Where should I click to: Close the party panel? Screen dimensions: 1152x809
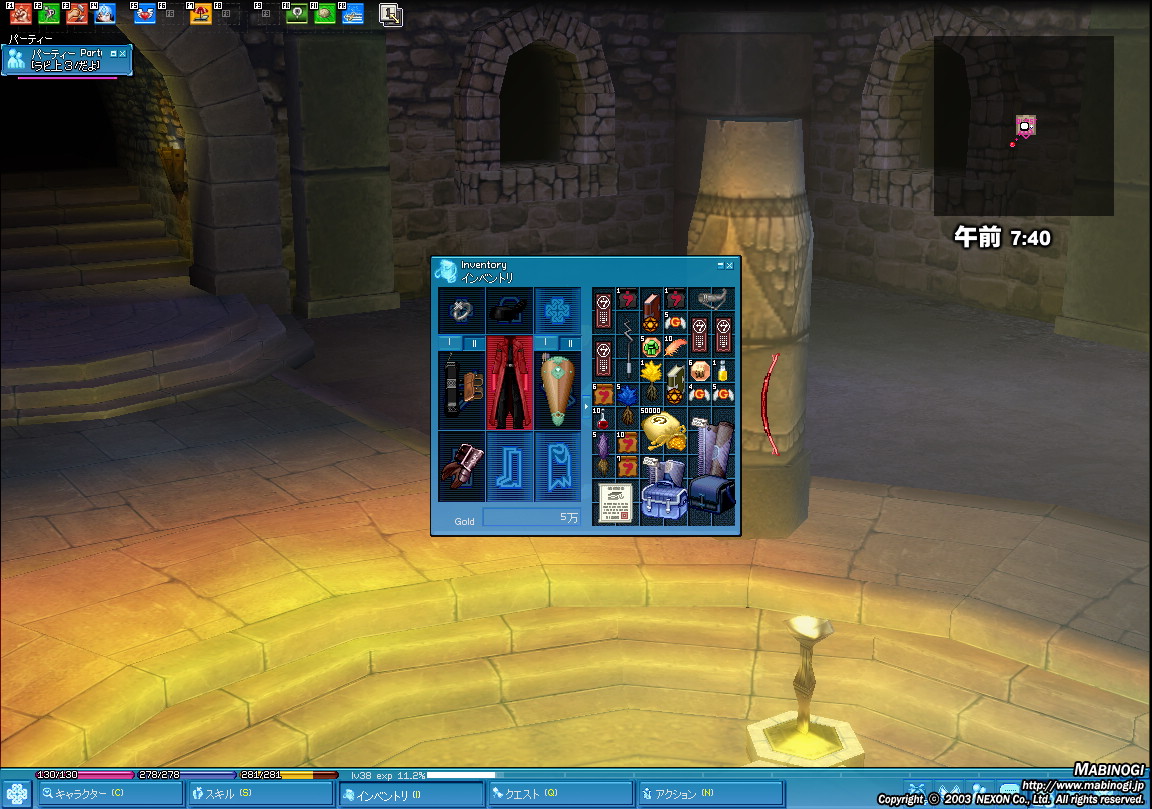pyautogui.click(x=122, y=53)
